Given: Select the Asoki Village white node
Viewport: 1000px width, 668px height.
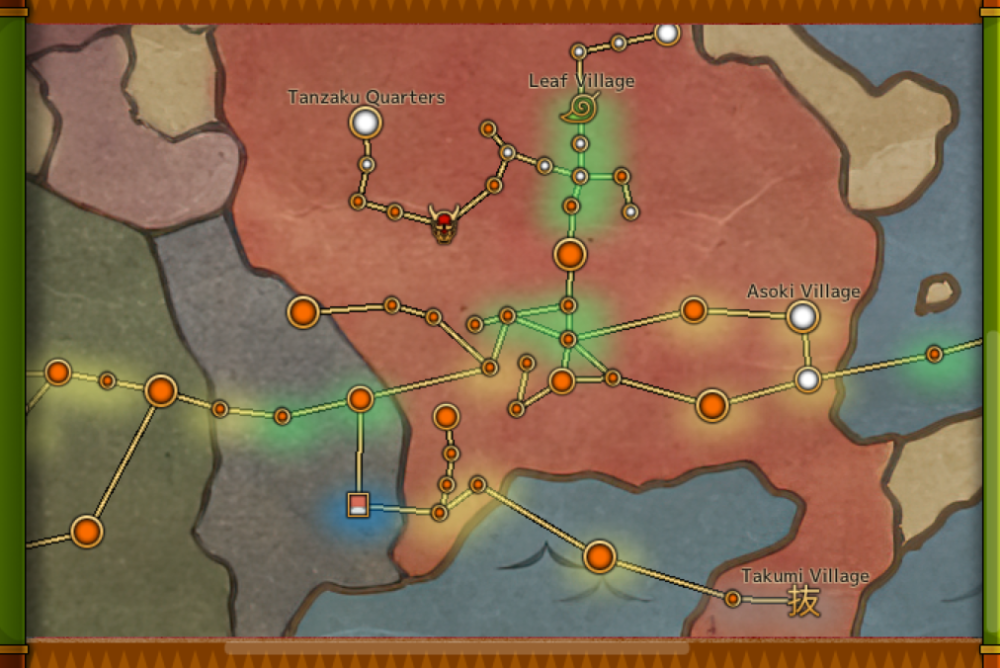Looking at the screenshot, I should (x=802, y=317).
